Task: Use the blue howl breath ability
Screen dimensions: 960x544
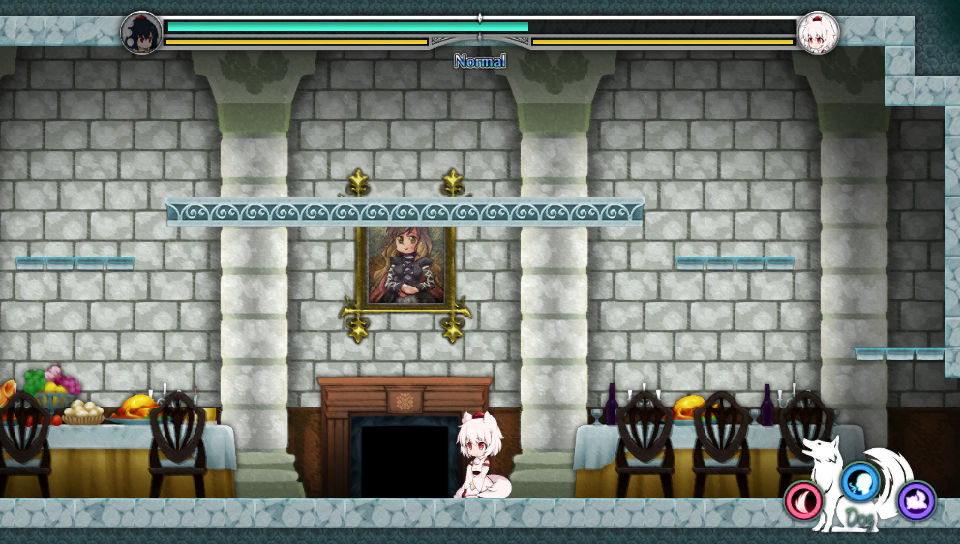Action: pyautogui.click(x=858, y=481)
